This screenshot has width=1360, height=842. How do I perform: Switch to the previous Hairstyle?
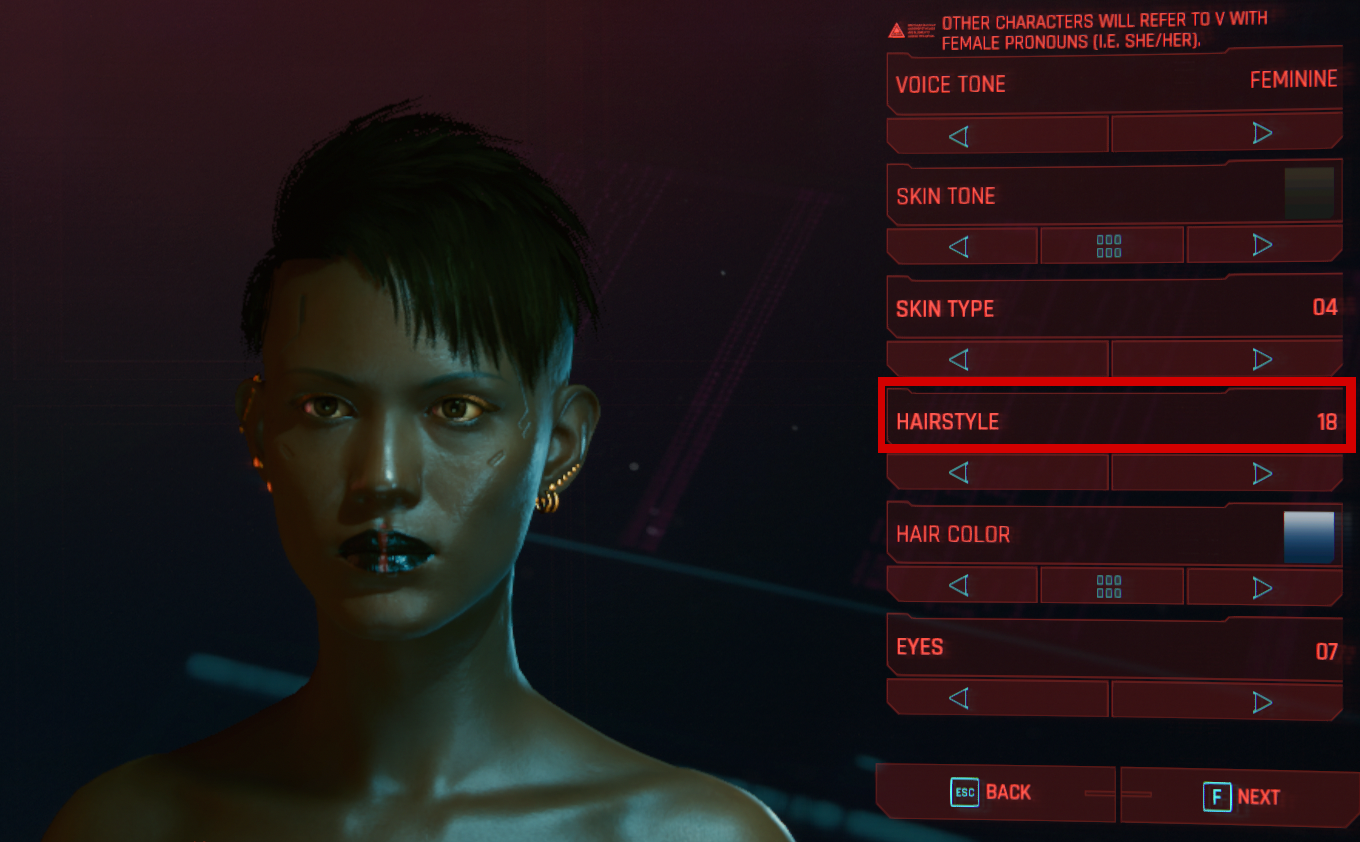click(x=997, y=472)
